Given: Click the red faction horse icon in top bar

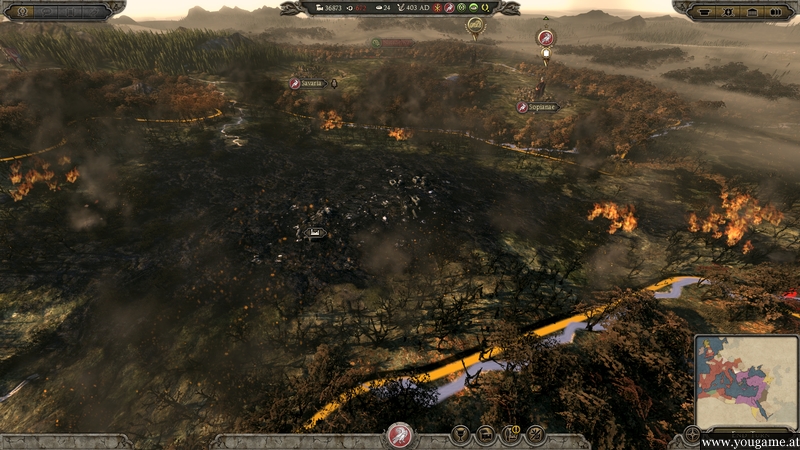Looking at the screenshot, I should [x=449, y=8].
